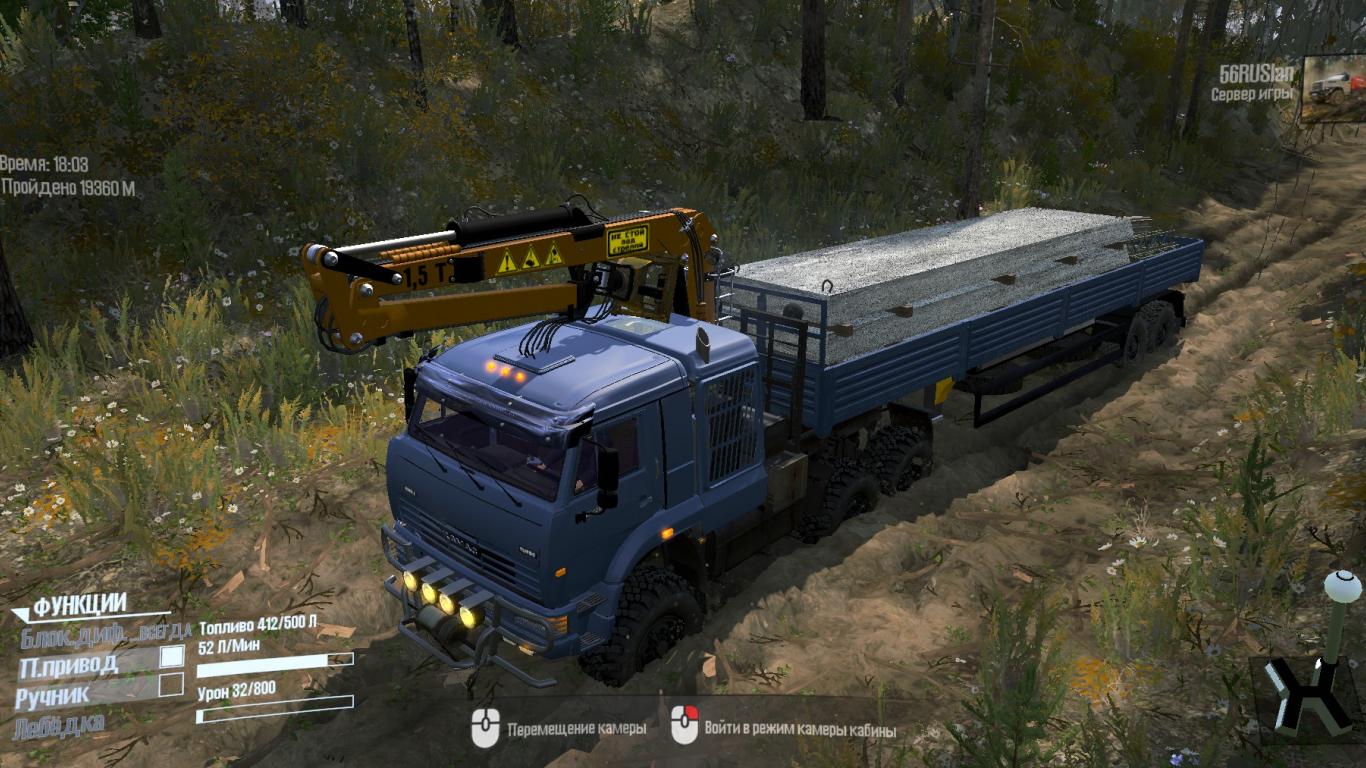Viewport: 1366px width, 768px height.
Task: Collapse the ФУНКЦИИ functions panel header
Action: [x=80, y=605]
